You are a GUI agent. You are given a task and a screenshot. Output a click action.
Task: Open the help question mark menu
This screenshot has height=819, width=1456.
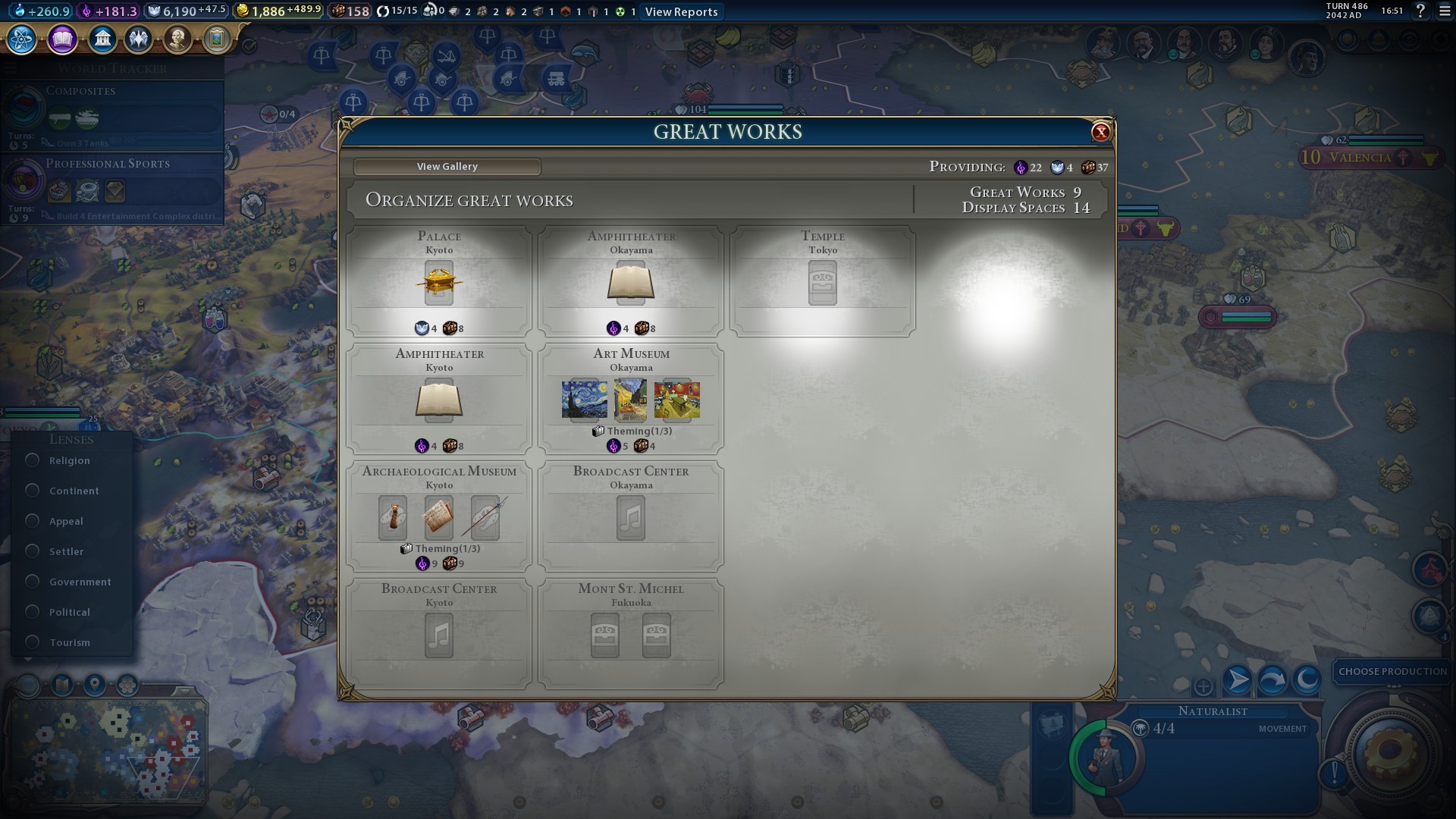[x=1420, y=11]
